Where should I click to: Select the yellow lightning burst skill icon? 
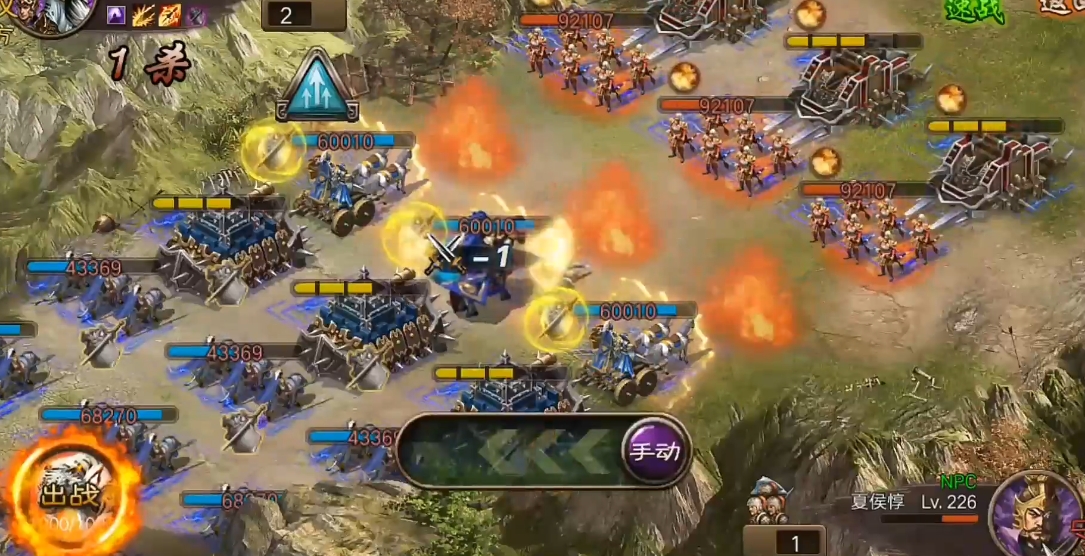click(143, 15)
